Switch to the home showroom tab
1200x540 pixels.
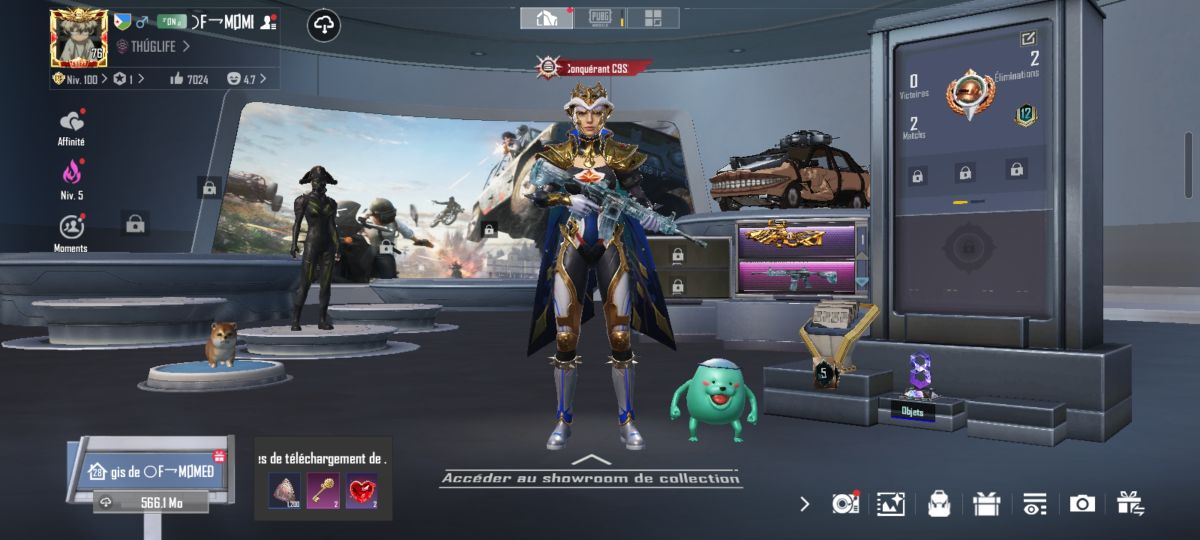tap(547, 18)
